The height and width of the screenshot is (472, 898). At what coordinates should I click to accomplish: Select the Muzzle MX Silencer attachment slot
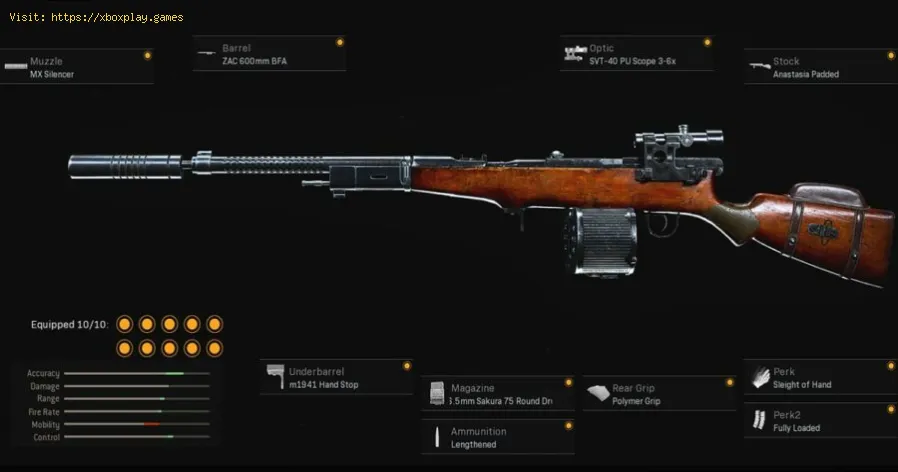(76, 67)
